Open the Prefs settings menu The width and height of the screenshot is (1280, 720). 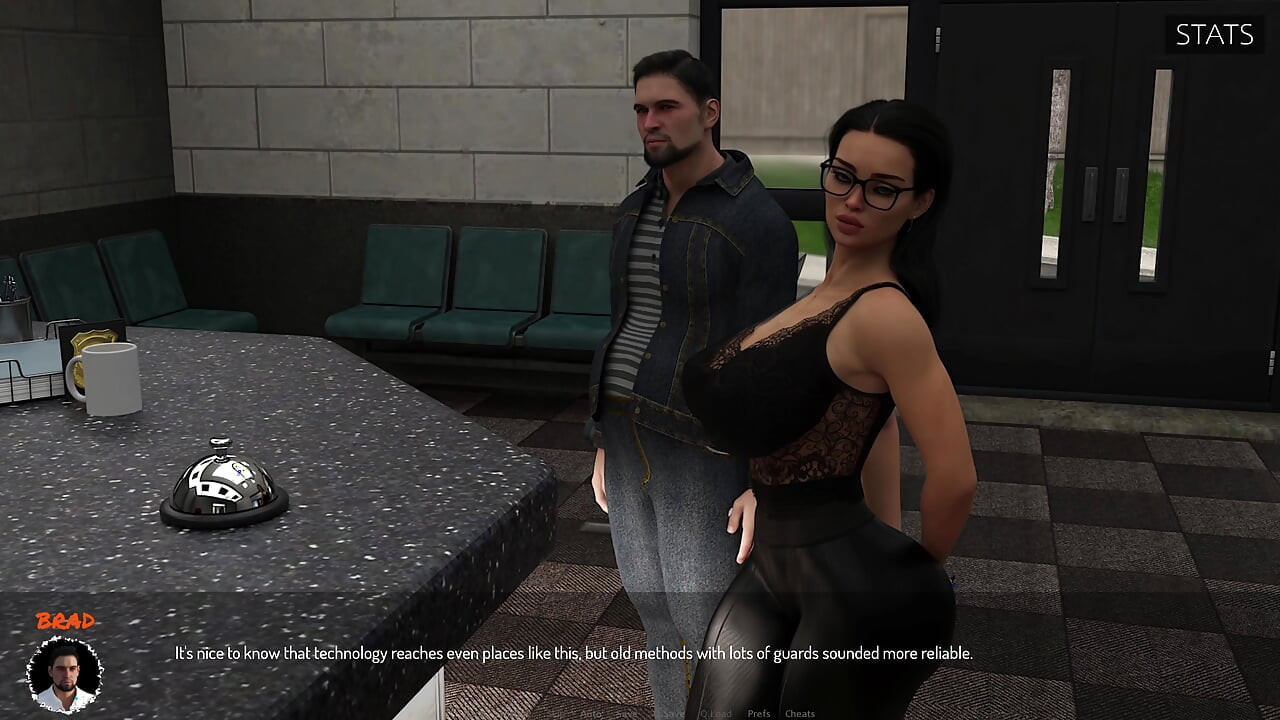point(759,713)
